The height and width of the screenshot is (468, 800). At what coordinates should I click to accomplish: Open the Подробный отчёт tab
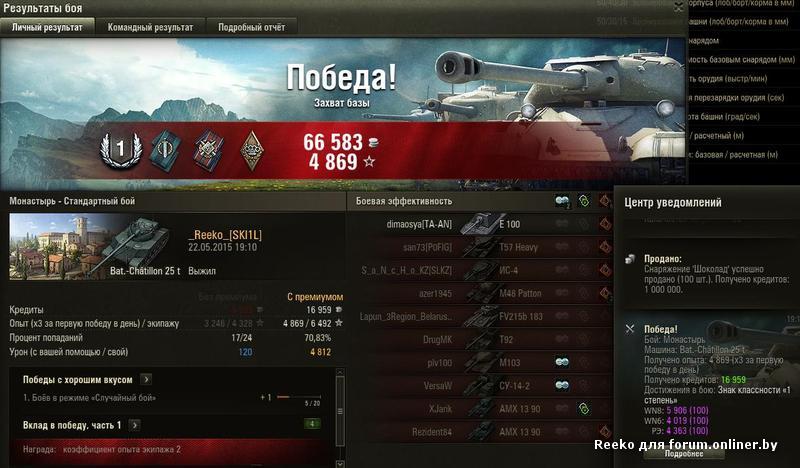point(252,27)
